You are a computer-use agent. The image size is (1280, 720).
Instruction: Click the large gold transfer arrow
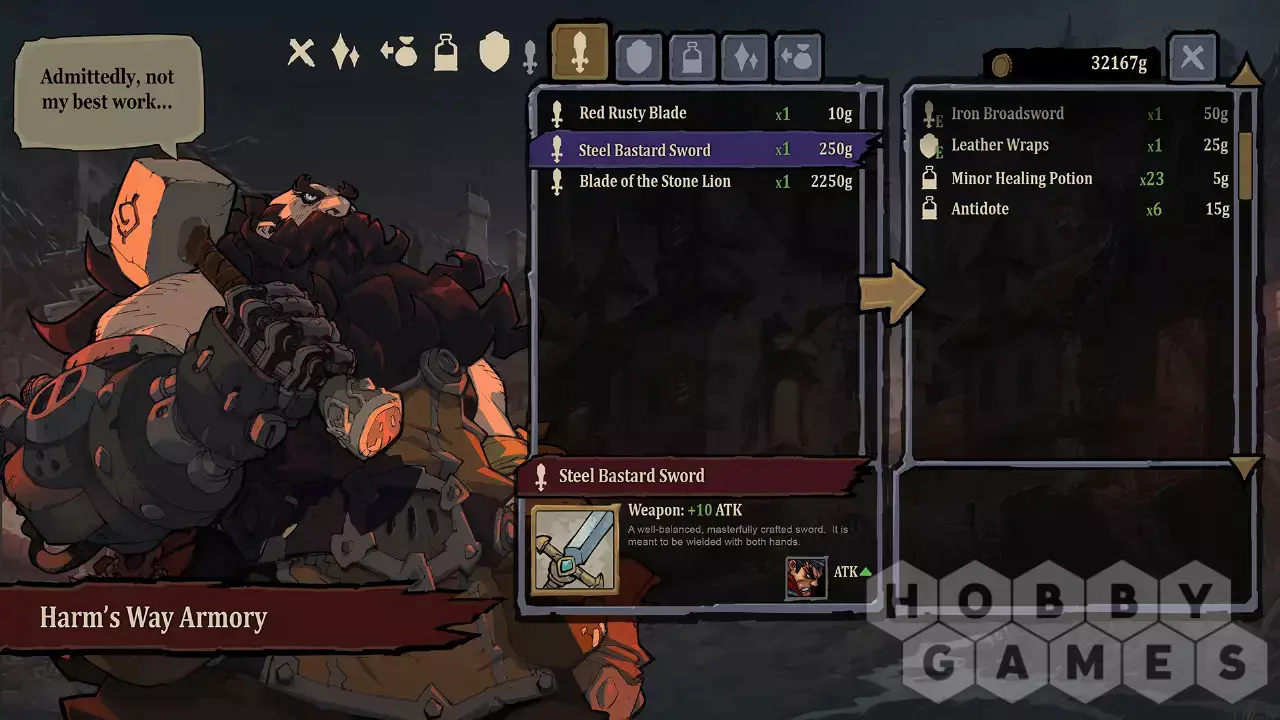click(892, 292)
